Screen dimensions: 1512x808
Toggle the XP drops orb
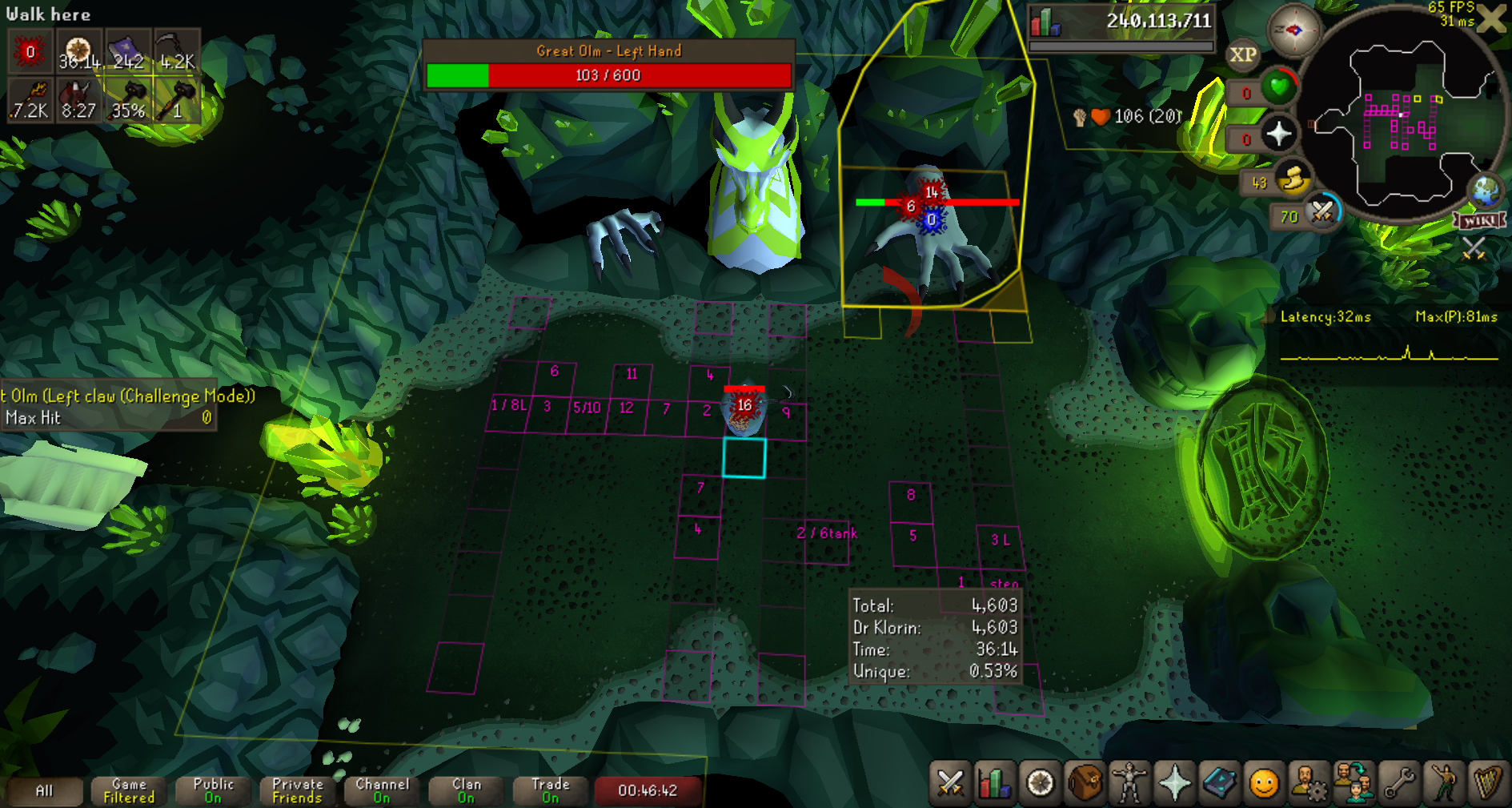1242,55
